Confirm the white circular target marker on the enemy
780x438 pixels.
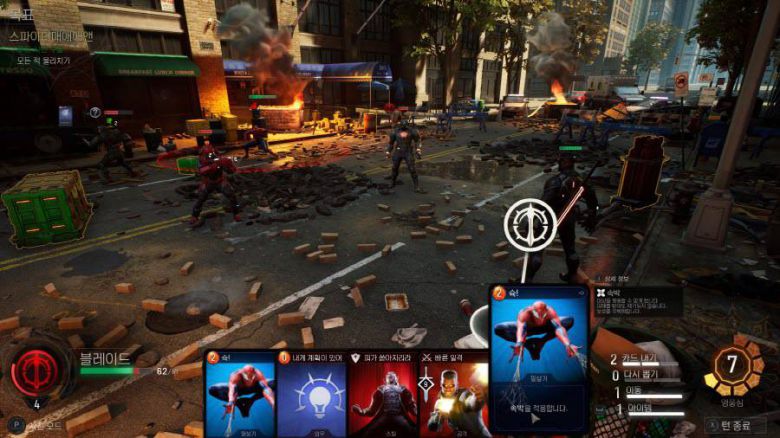coord(530,225)
